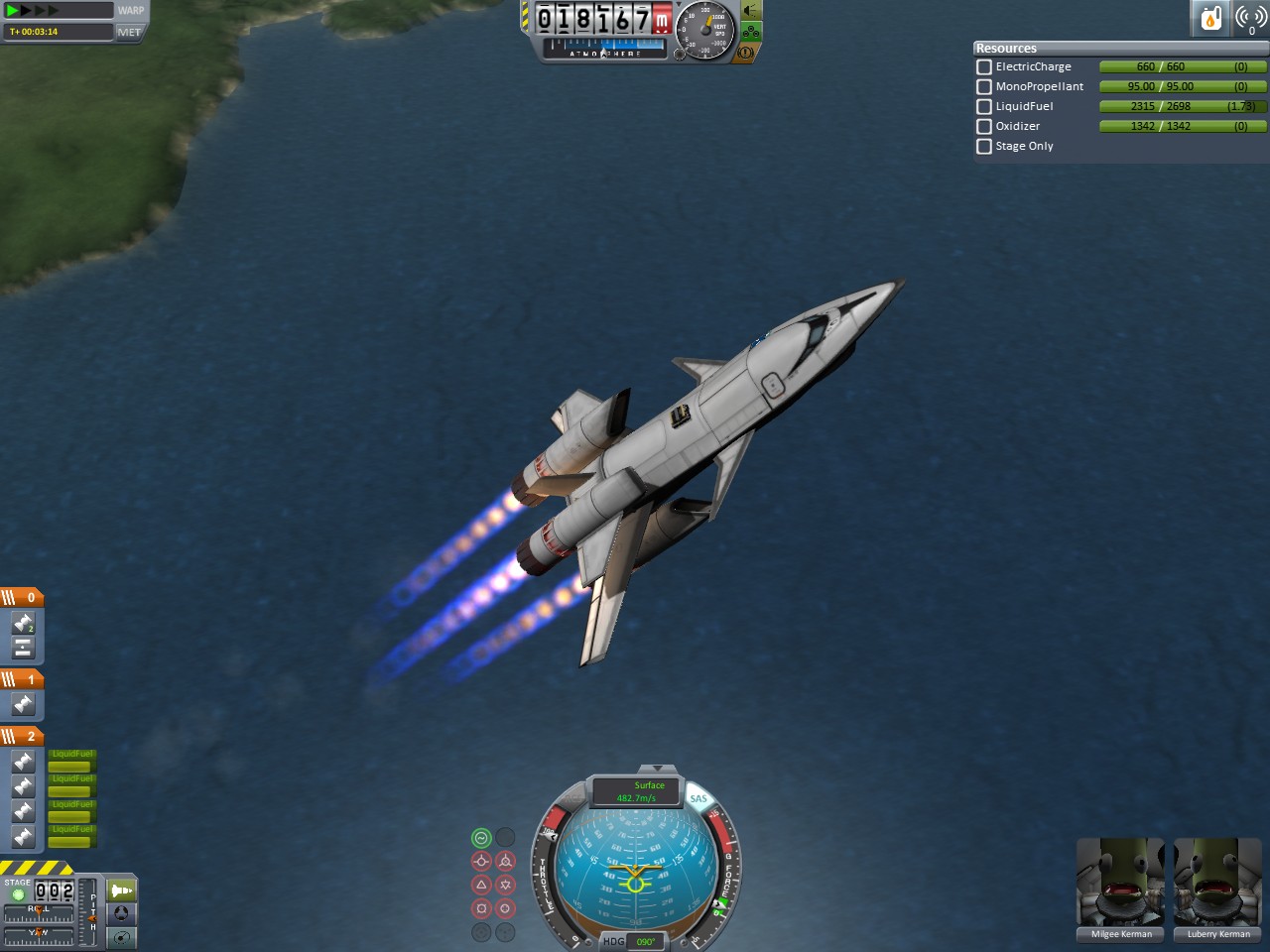Image resolution: width=1270 pixels, height=952 pixels.
Task: Toggle the RCS button on the navball
Action: click(572, 798)
